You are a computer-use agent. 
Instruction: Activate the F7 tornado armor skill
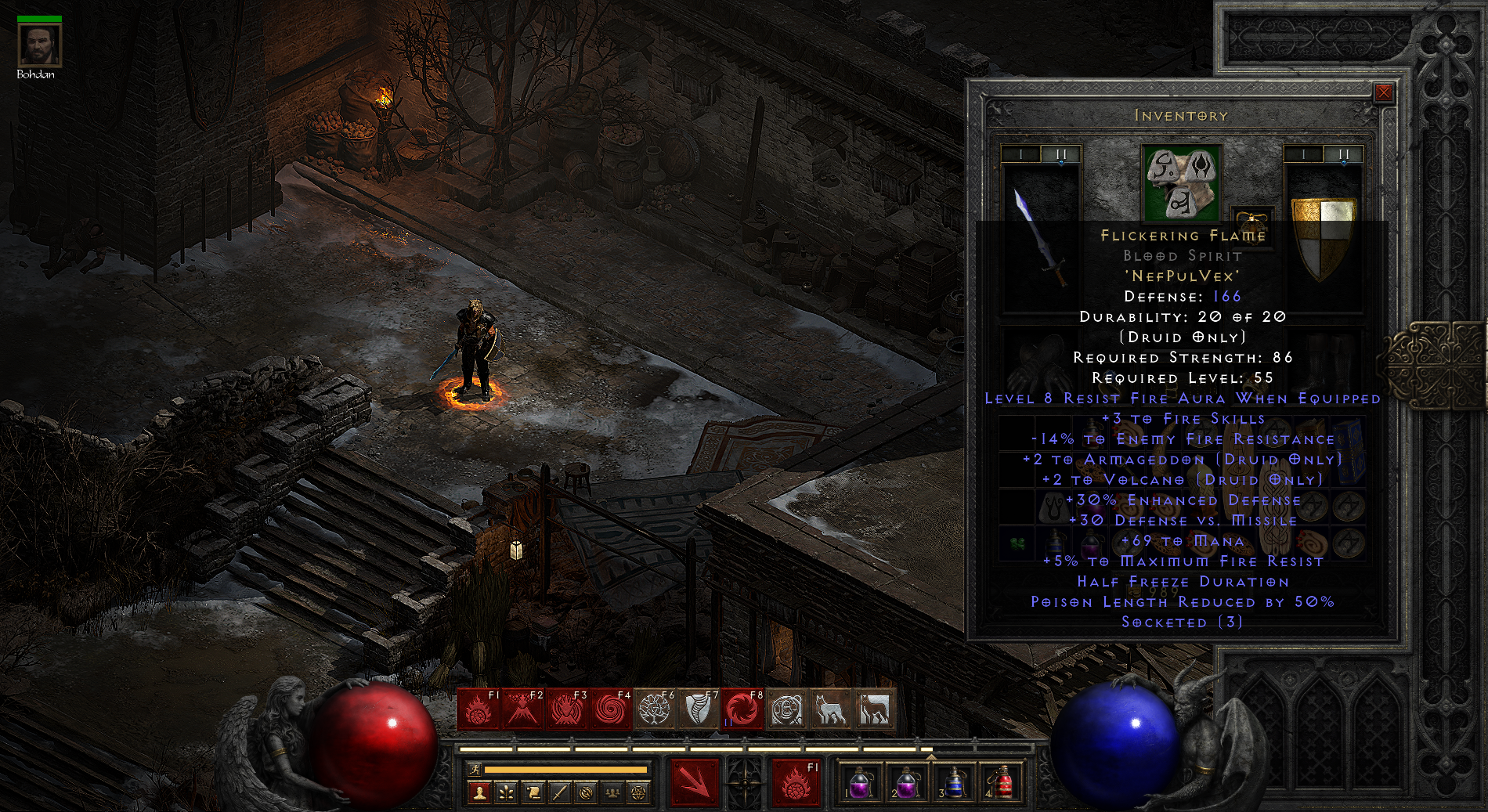pos(699,709)
